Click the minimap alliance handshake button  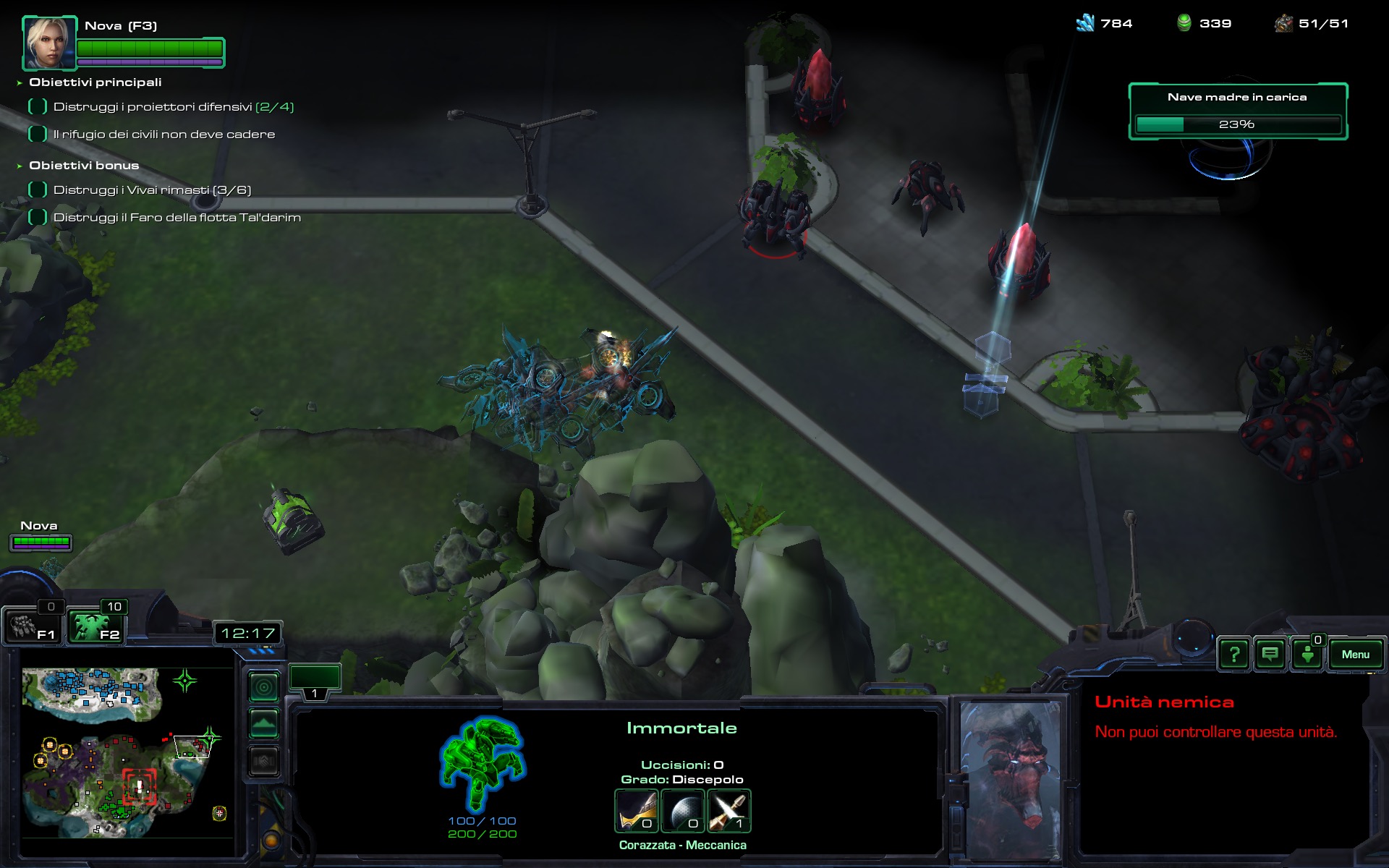[x=264, y=761]
